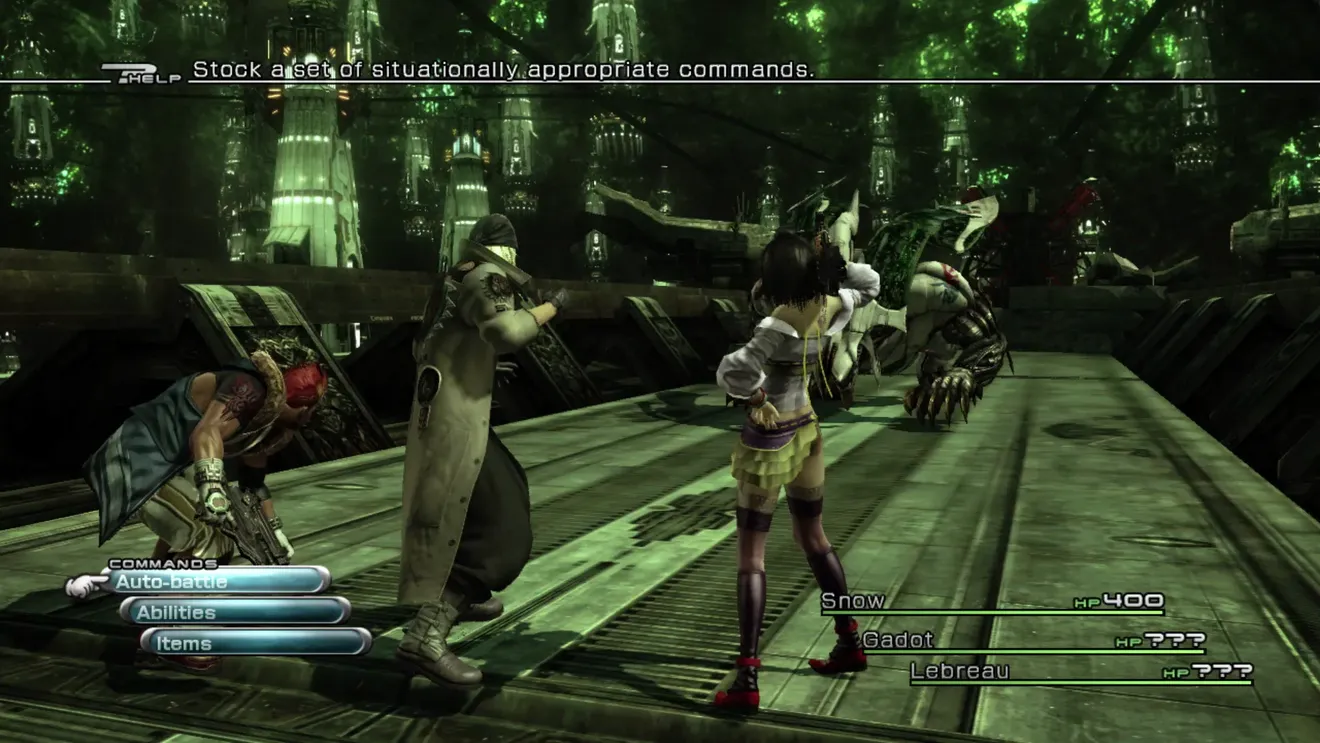Open the Abilities command menu
This screenshot has width=1320, height=743.
pyautogui.click(x=235, y=612)
